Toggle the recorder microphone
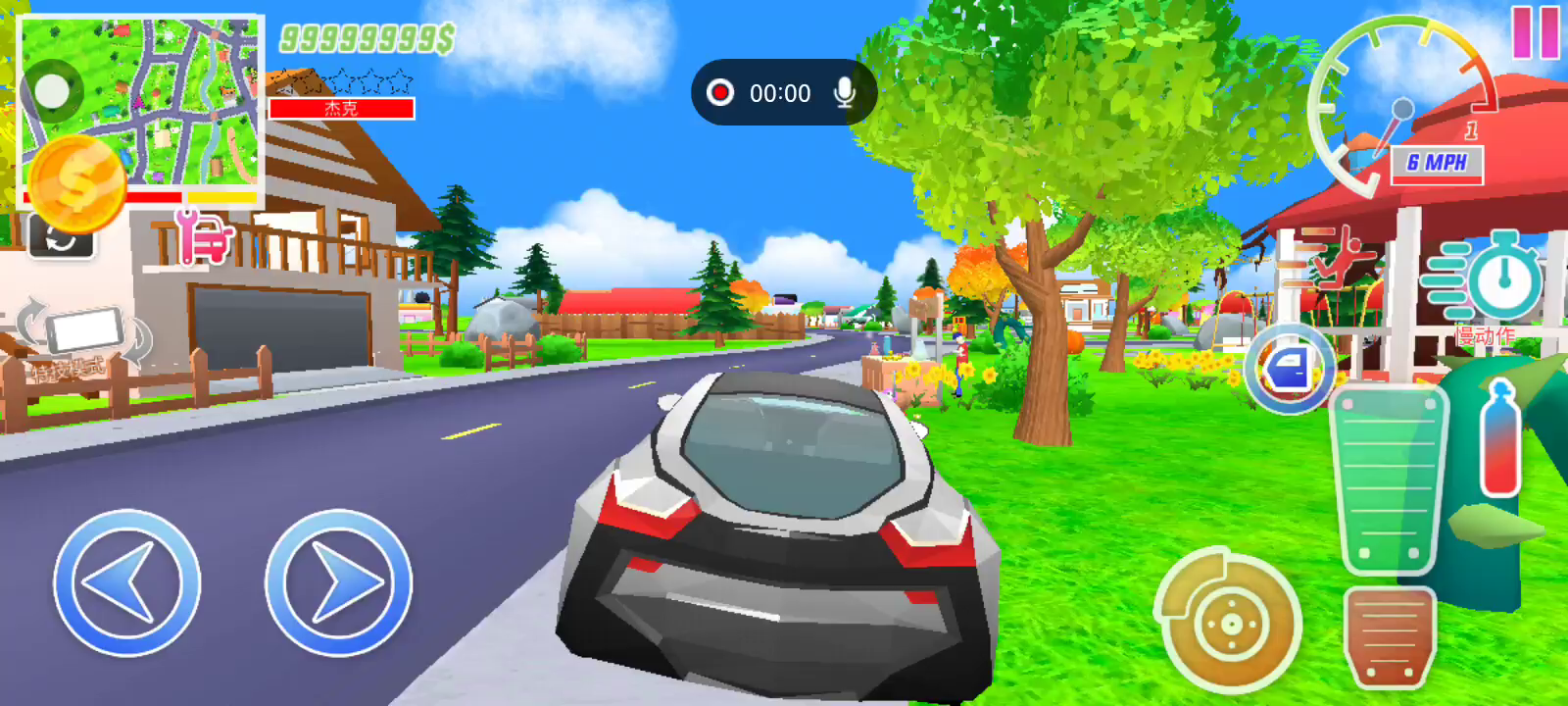The image size is (1568, 706). [844, 92]
